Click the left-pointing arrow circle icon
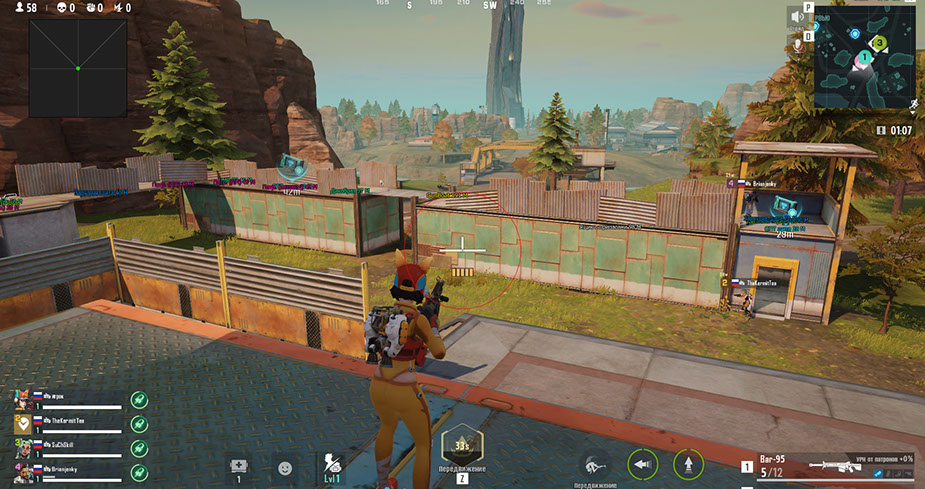 click(642, 464)
